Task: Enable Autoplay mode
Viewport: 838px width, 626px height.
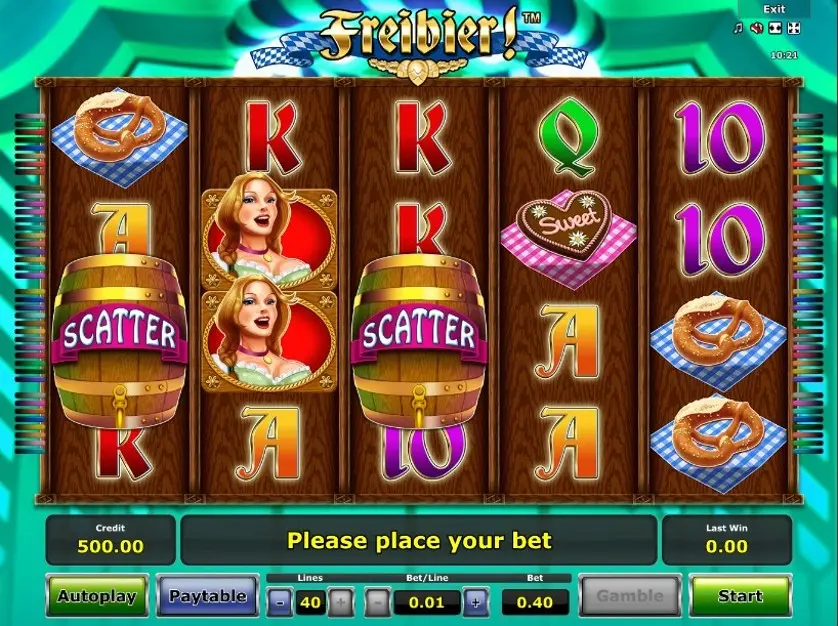Action: [96, 596]
